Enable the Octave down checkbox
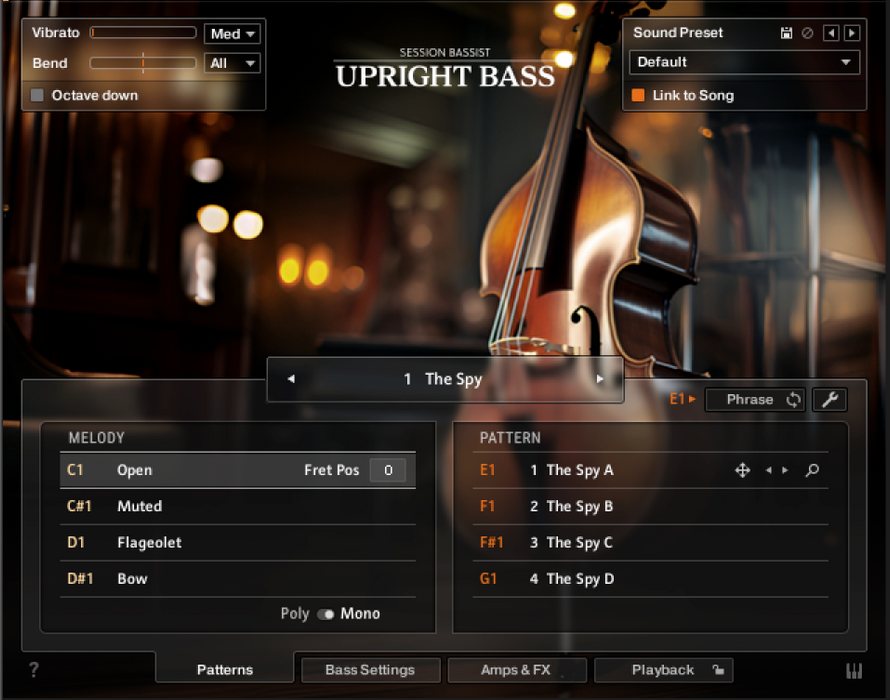 (x=39, y=96)
